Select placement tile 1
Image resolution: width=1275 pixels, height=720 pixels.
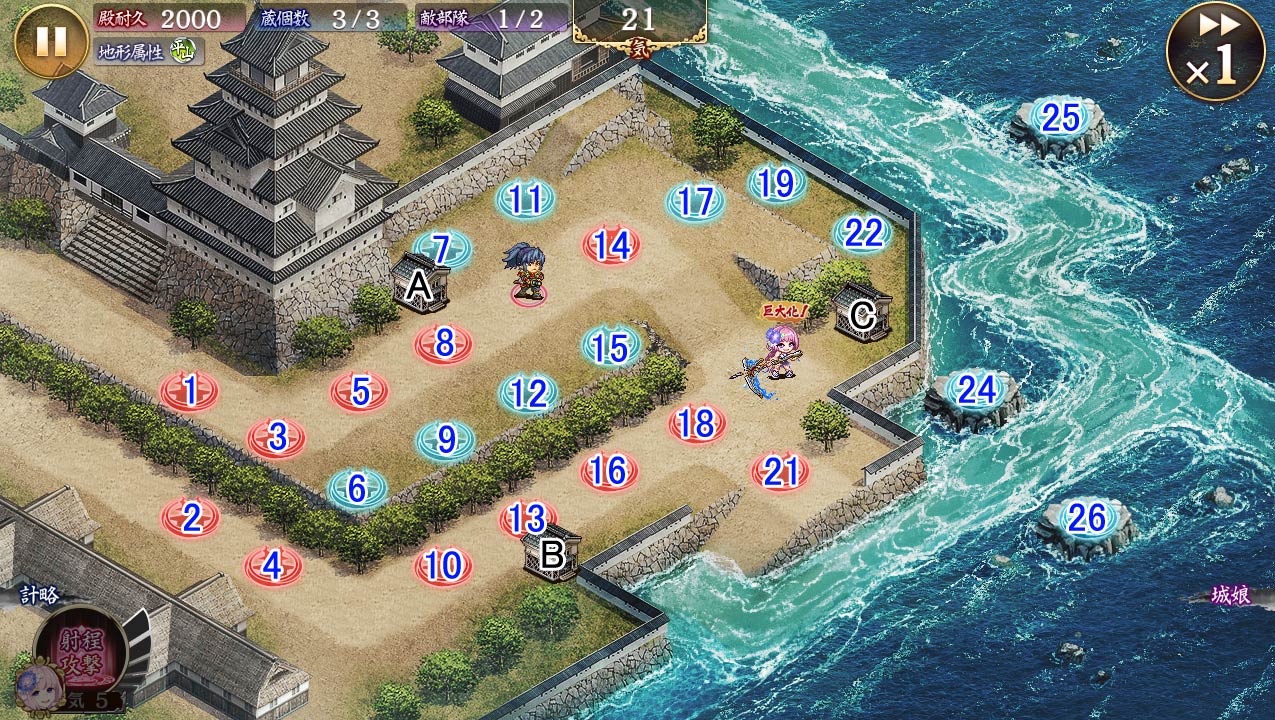189,392
